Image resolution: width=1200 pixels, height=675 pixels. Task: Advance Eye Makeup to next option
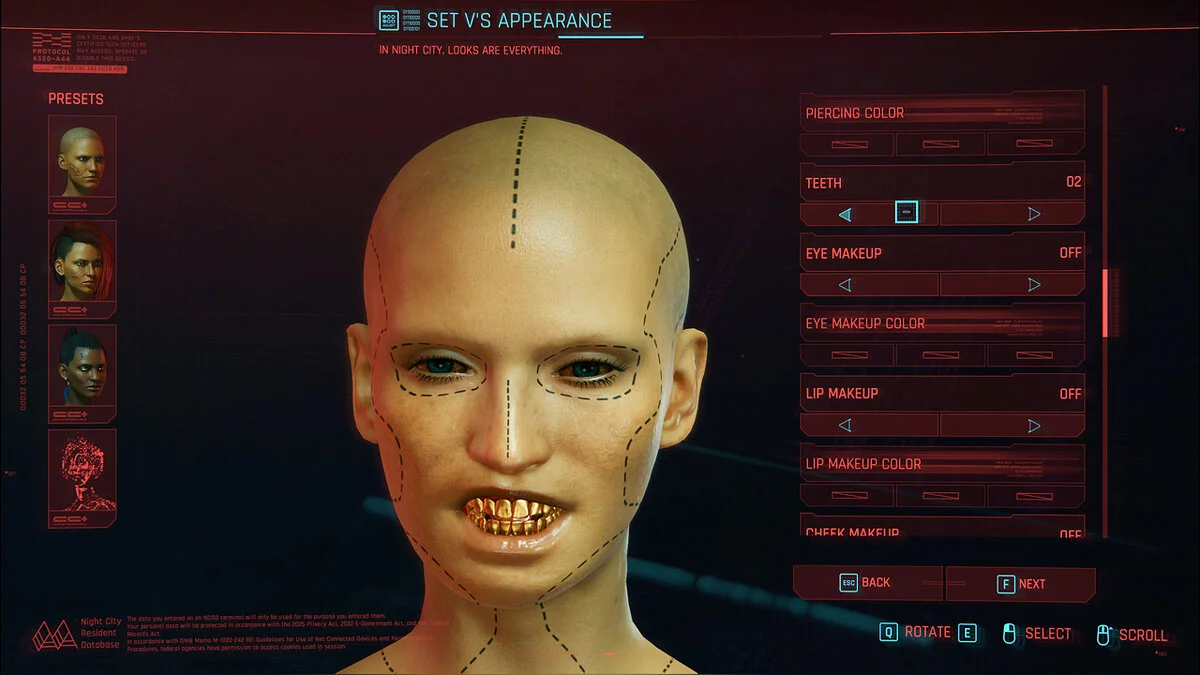point(1034,284)
